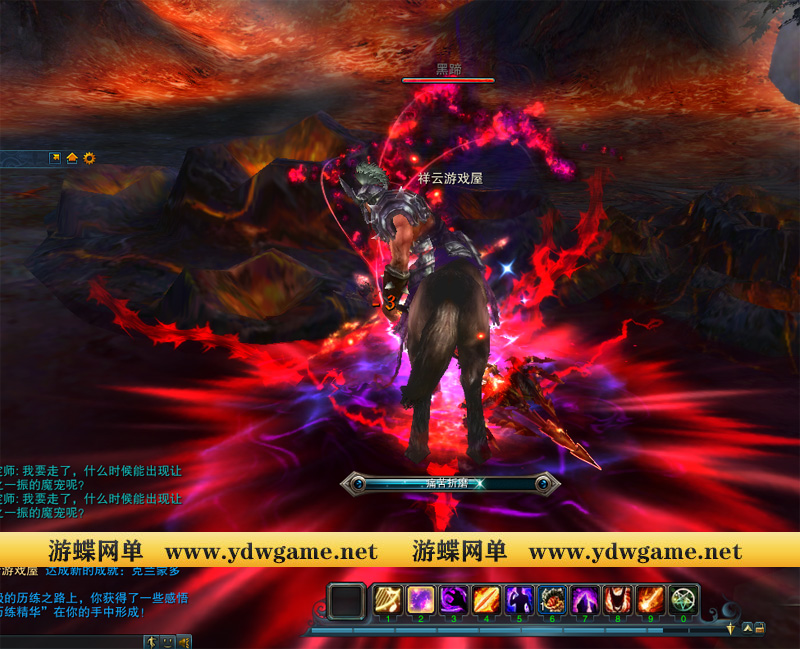This screenshot has width=800, height=649.
Task: Cast the purple claw hand skill
Action: coord(453,600)
